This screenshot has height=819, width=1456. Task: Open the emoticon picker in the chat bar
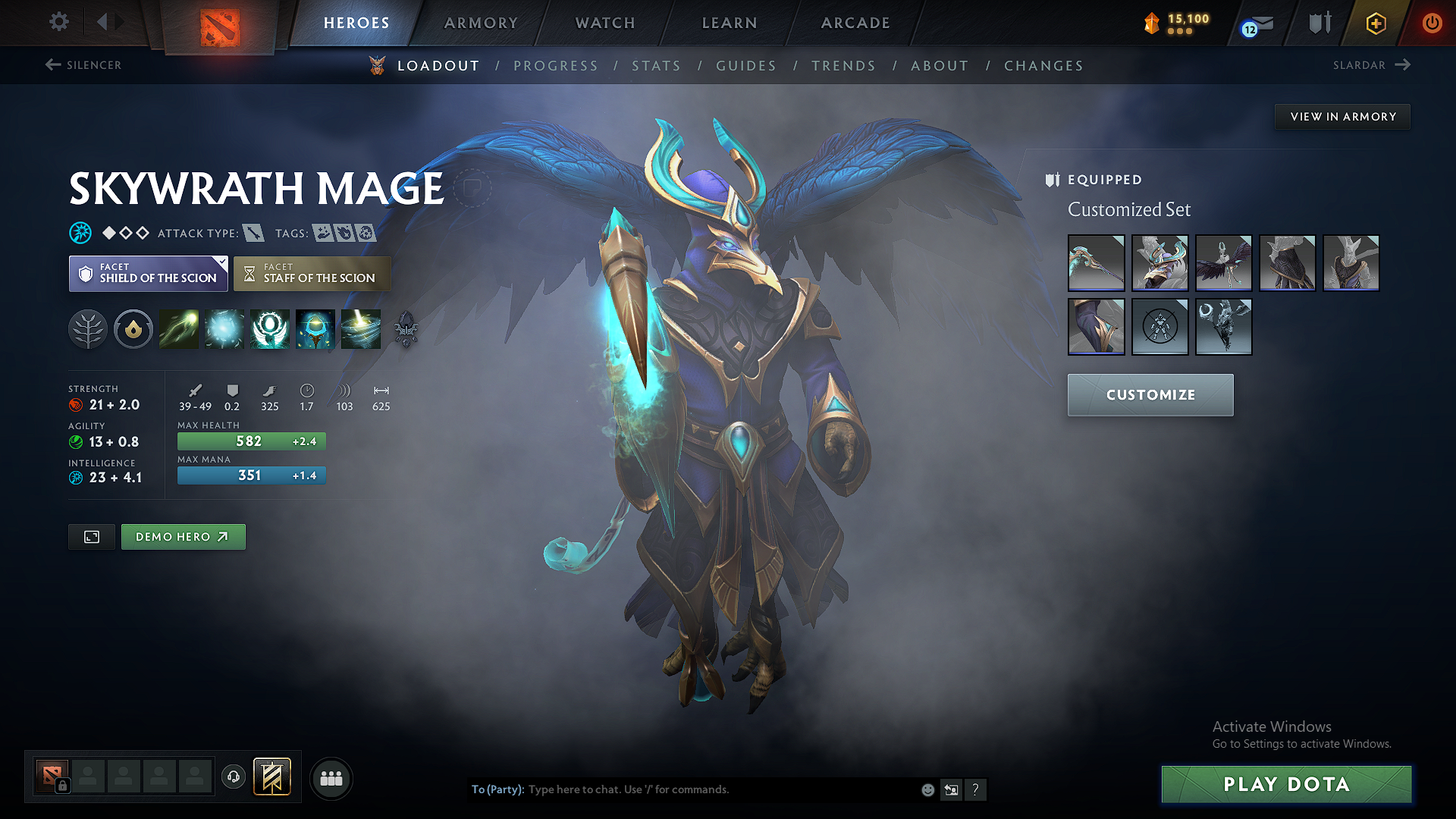tap(927, 789)
